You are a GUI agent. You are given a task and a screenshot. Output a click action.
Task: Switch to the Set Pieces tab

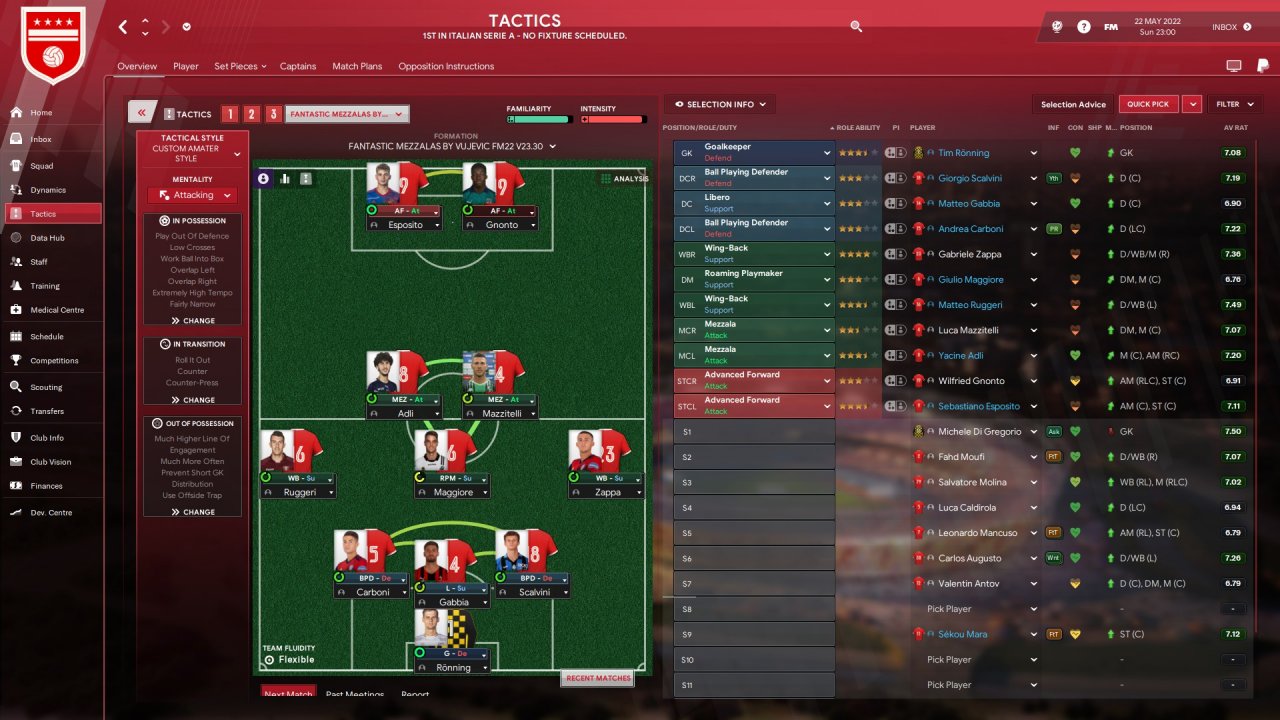239,66
